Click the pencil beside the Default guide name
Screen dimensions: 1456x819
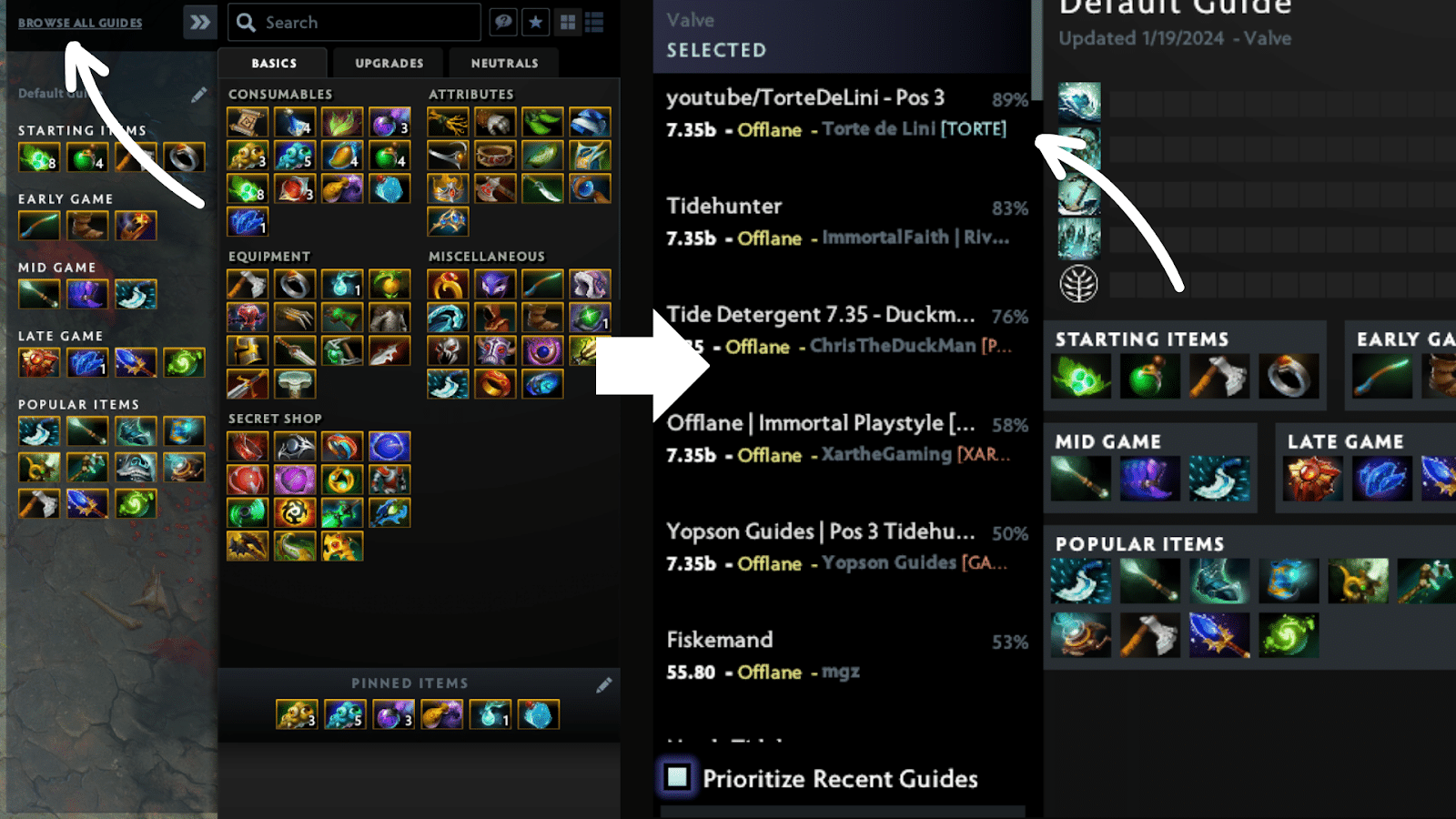(199, 95)
